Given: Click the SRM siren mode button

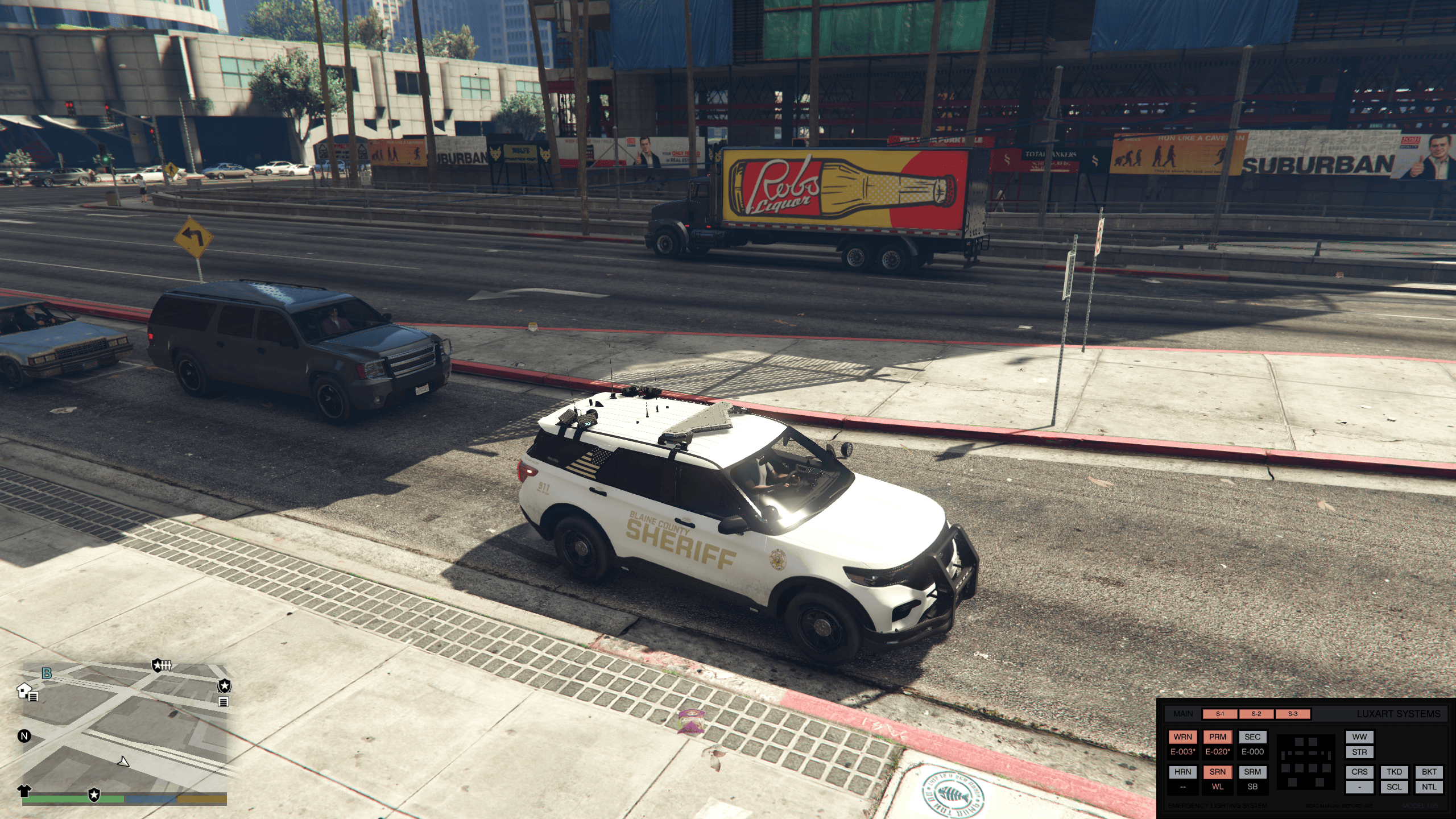Looking at the screenshot, I should click(1252, 772).
